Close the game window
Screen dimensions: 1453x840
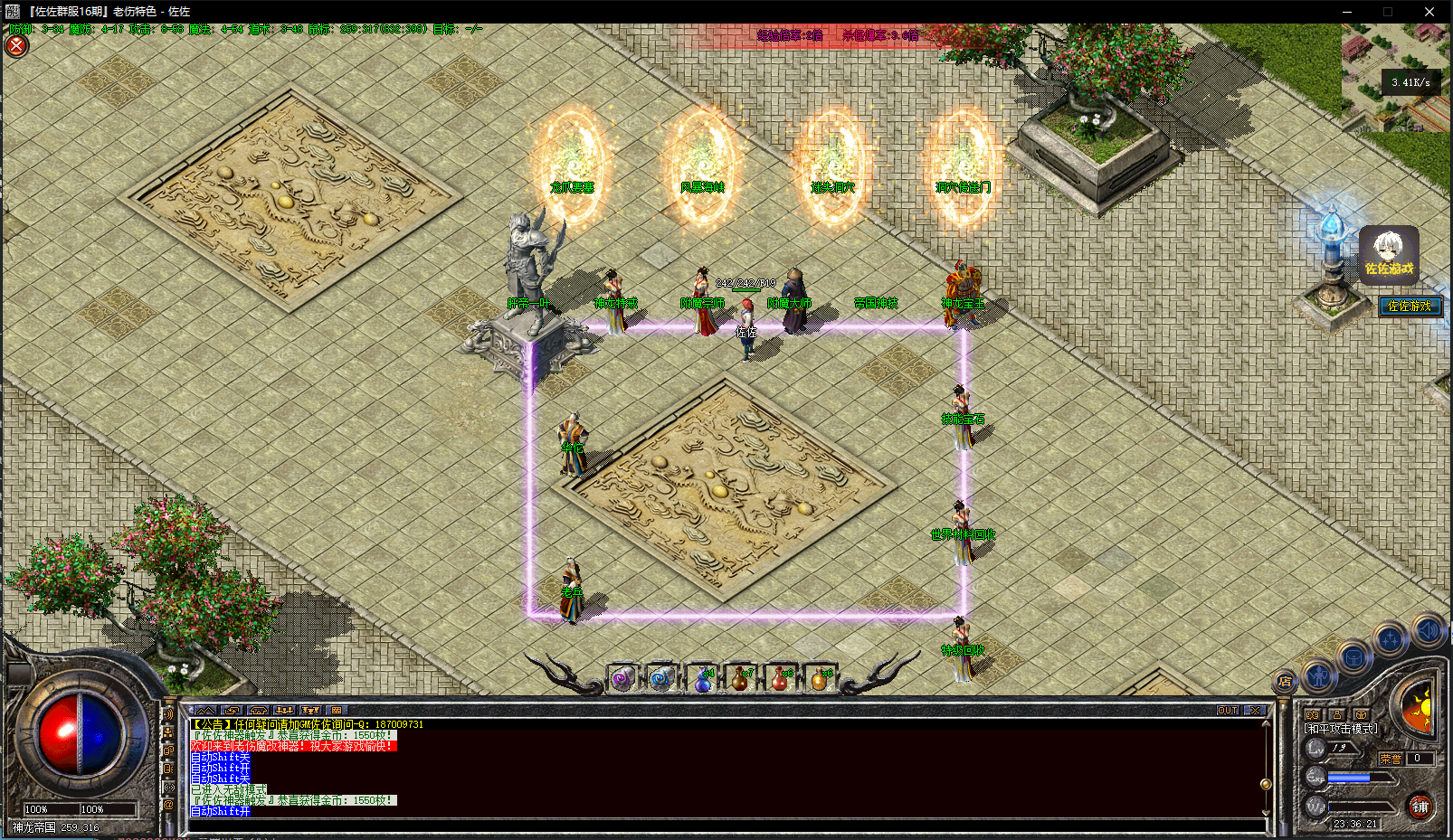(1429, 12)
